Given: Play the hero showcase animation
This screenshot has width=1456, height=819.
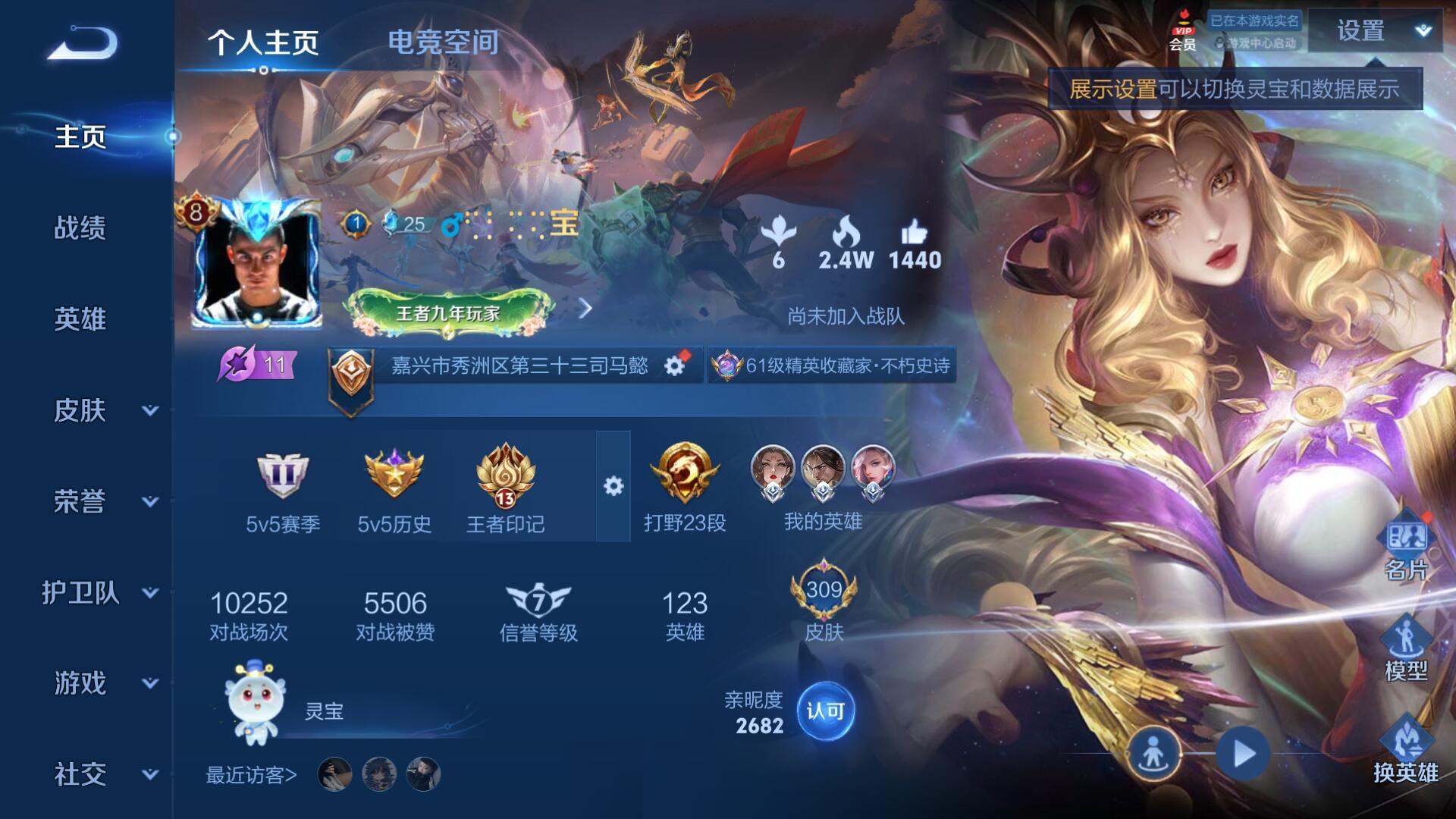Looking at the screenshot, I should [1243, 754].
